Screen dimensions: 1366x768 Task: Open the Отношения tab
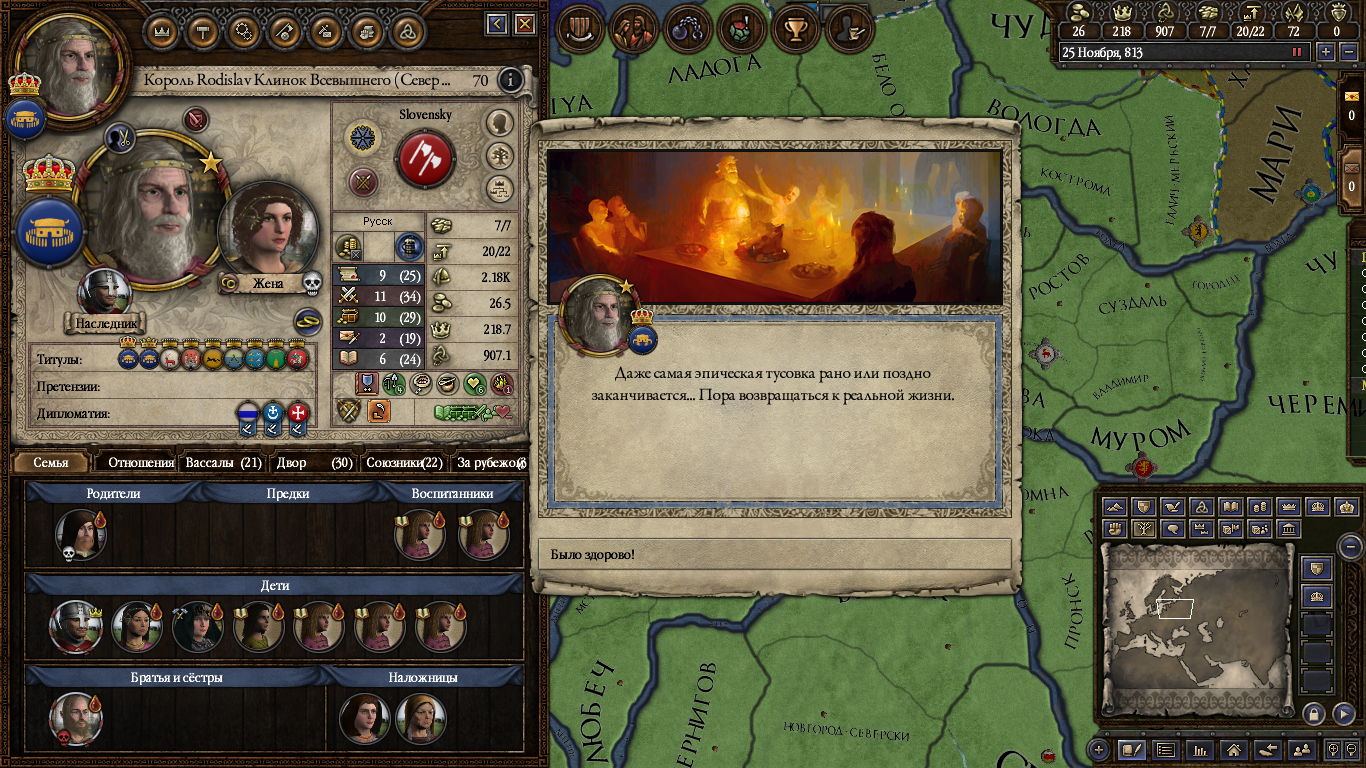[140, 463]
